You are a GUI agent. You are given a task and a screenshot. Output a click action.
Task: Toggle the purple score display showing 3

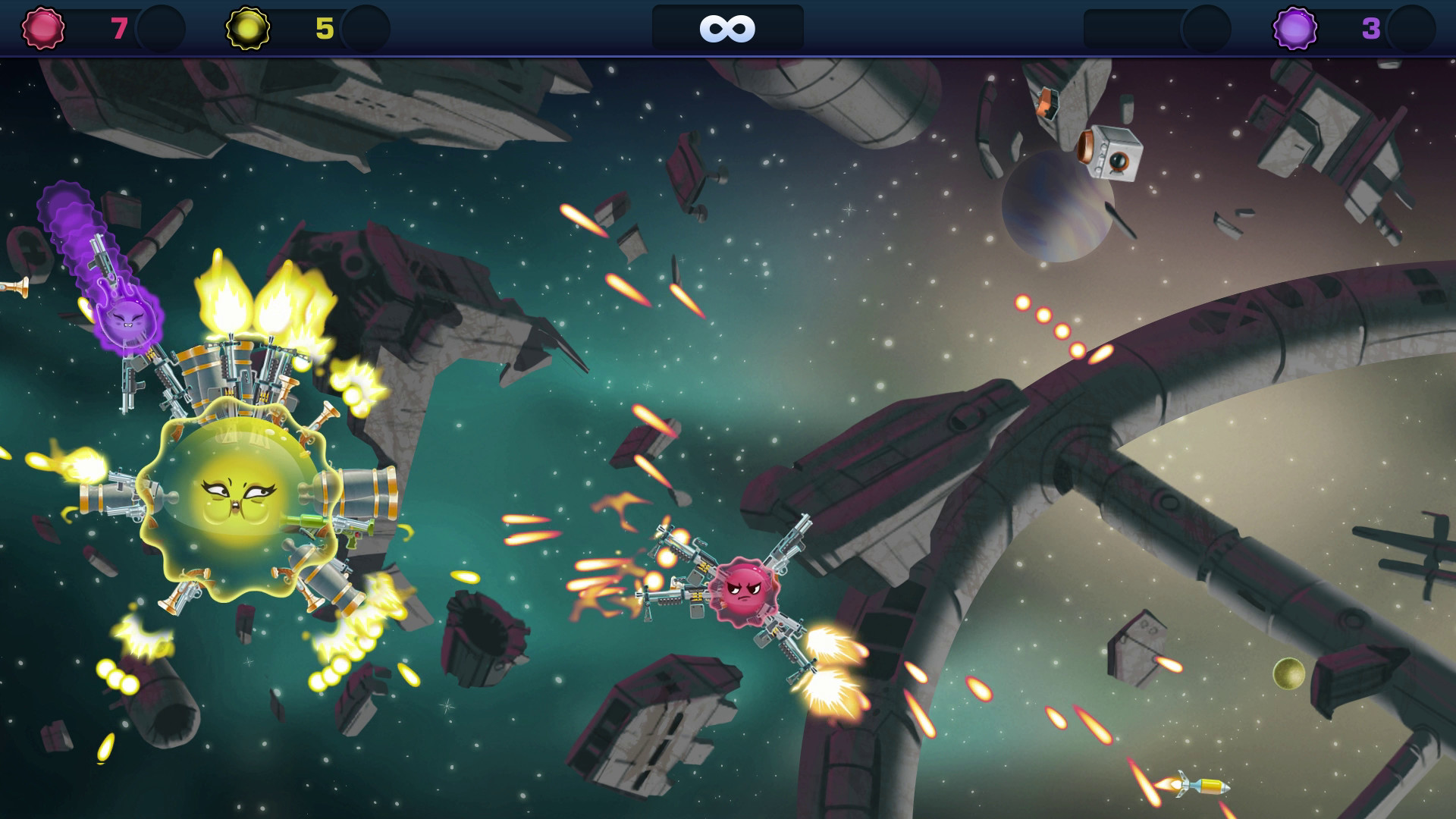[x=1373, y=28]
